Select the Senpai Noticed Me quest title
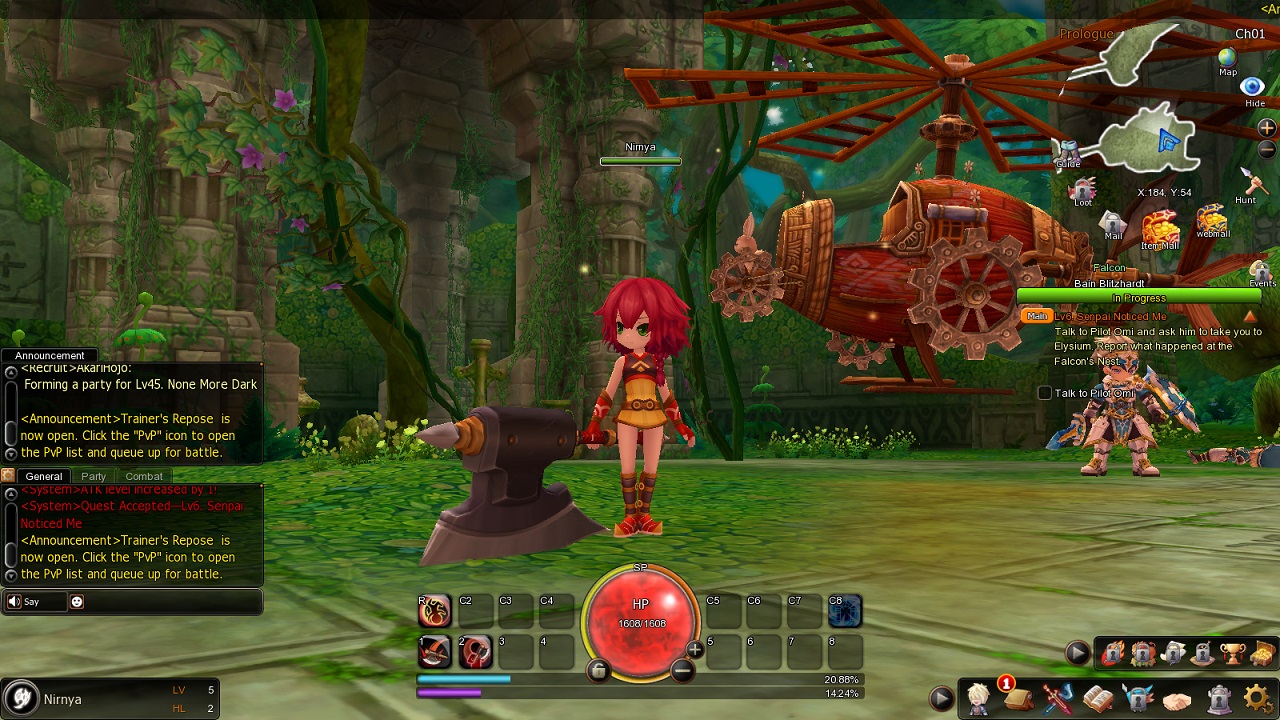This screenshot has height=720, width=1280. click(x=1110, y=317)
